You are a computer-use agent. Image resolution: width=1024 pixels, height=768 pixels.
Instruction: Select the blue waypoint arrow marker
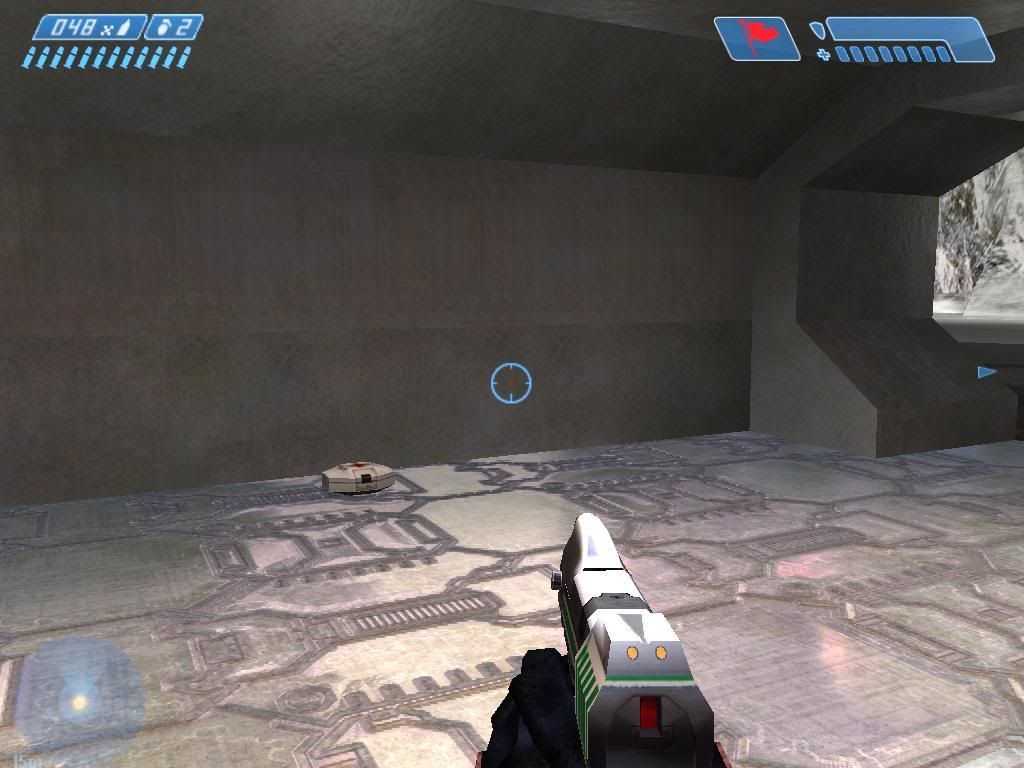986,372
